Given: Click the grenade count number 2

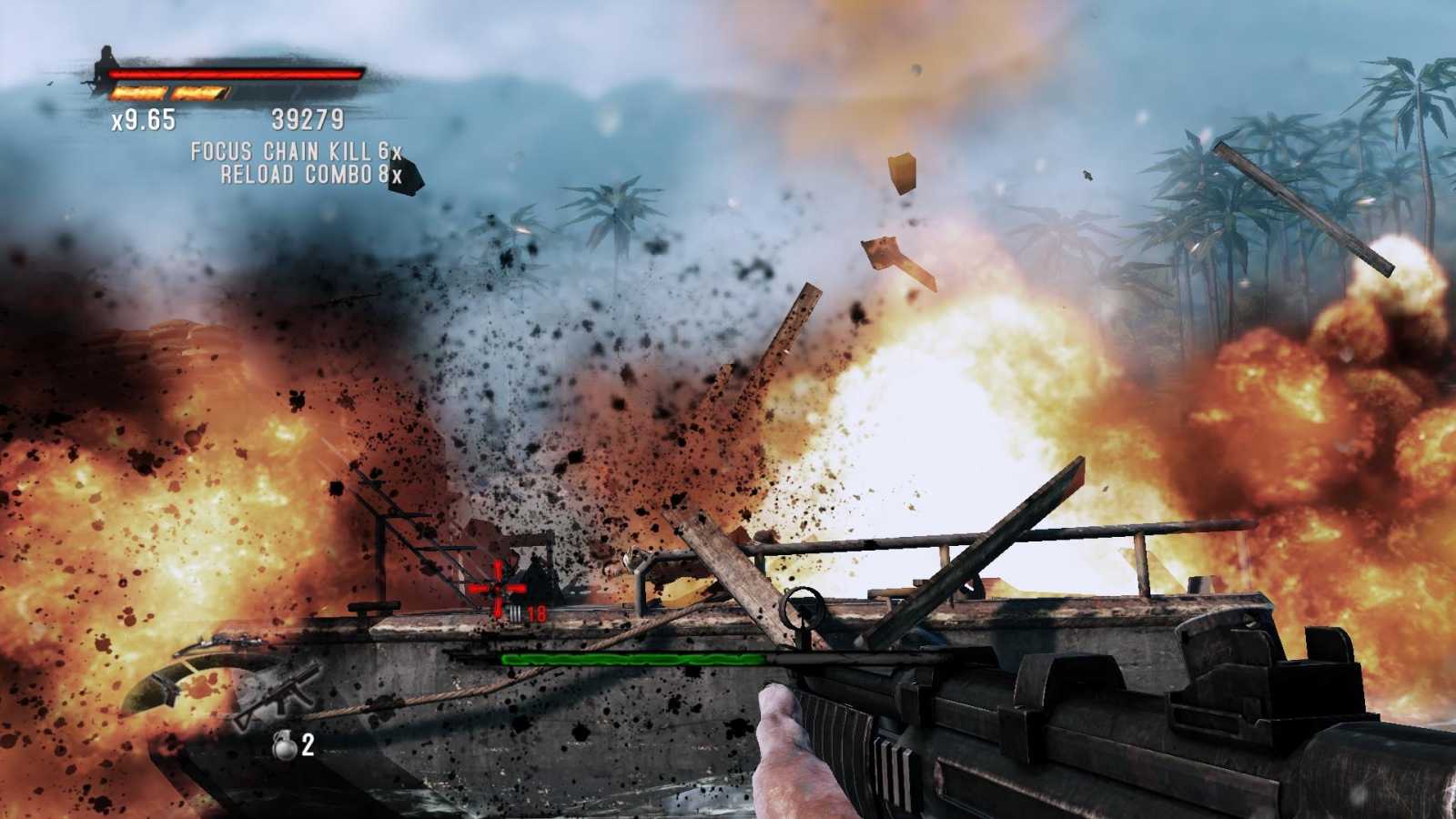Looking at the screenshot, I should coord(307,744).
